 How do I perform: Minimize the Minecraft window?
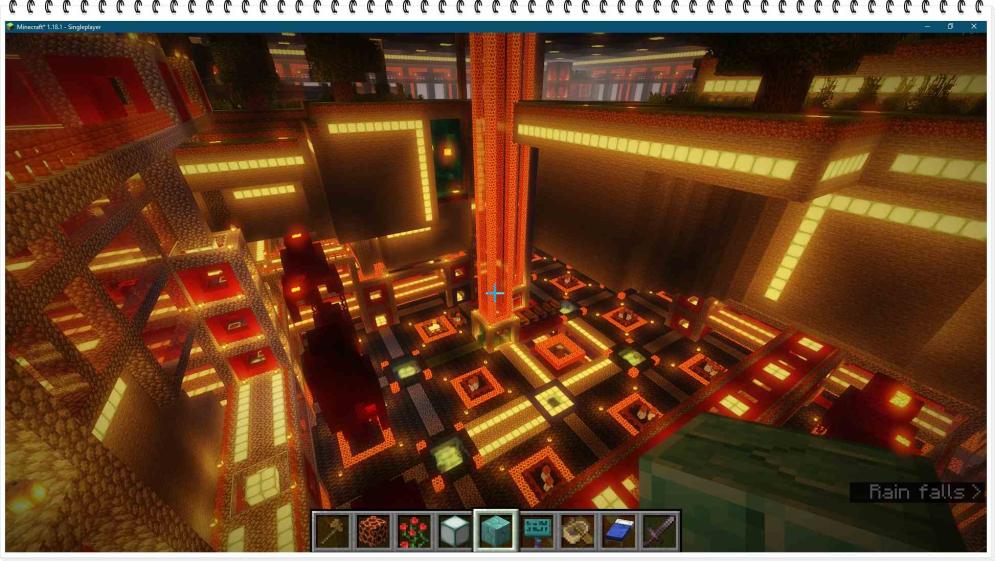(x=926, y=26)
